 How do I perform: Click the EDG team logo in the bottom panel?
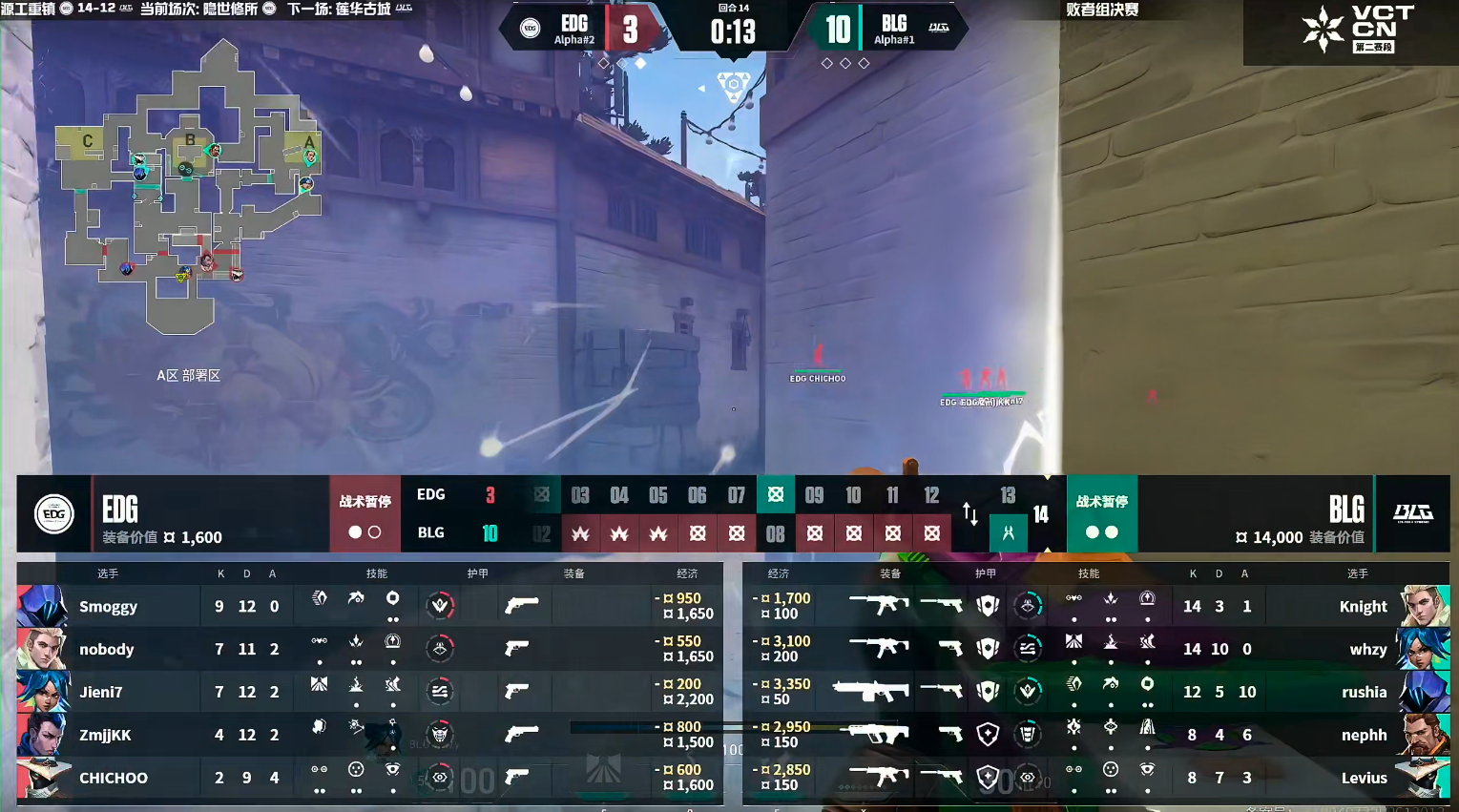coord(54,514)
